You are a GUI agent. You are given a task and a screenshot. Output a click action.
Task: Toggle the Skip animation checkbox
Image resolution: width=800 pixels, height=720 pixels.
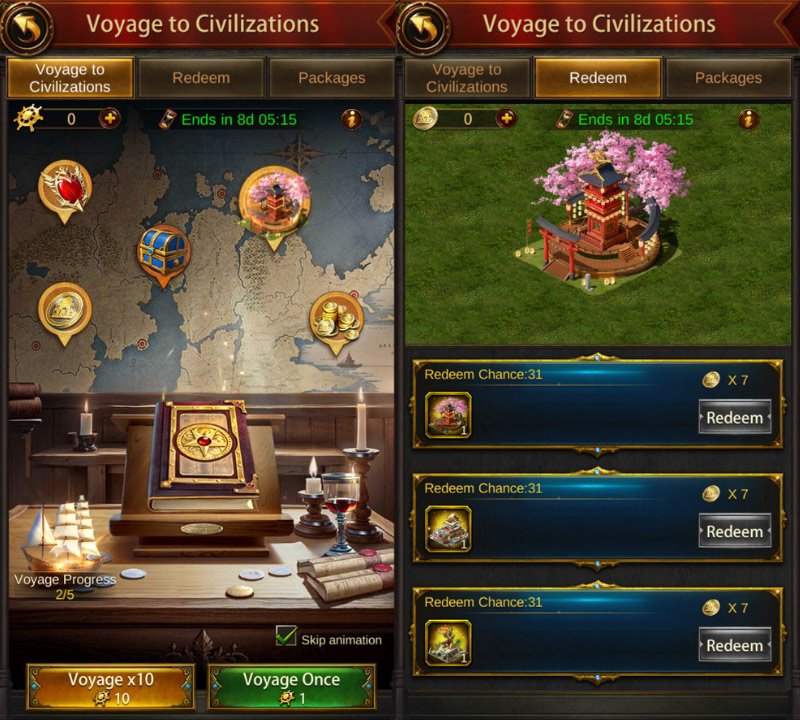click(x=287, y=637)
